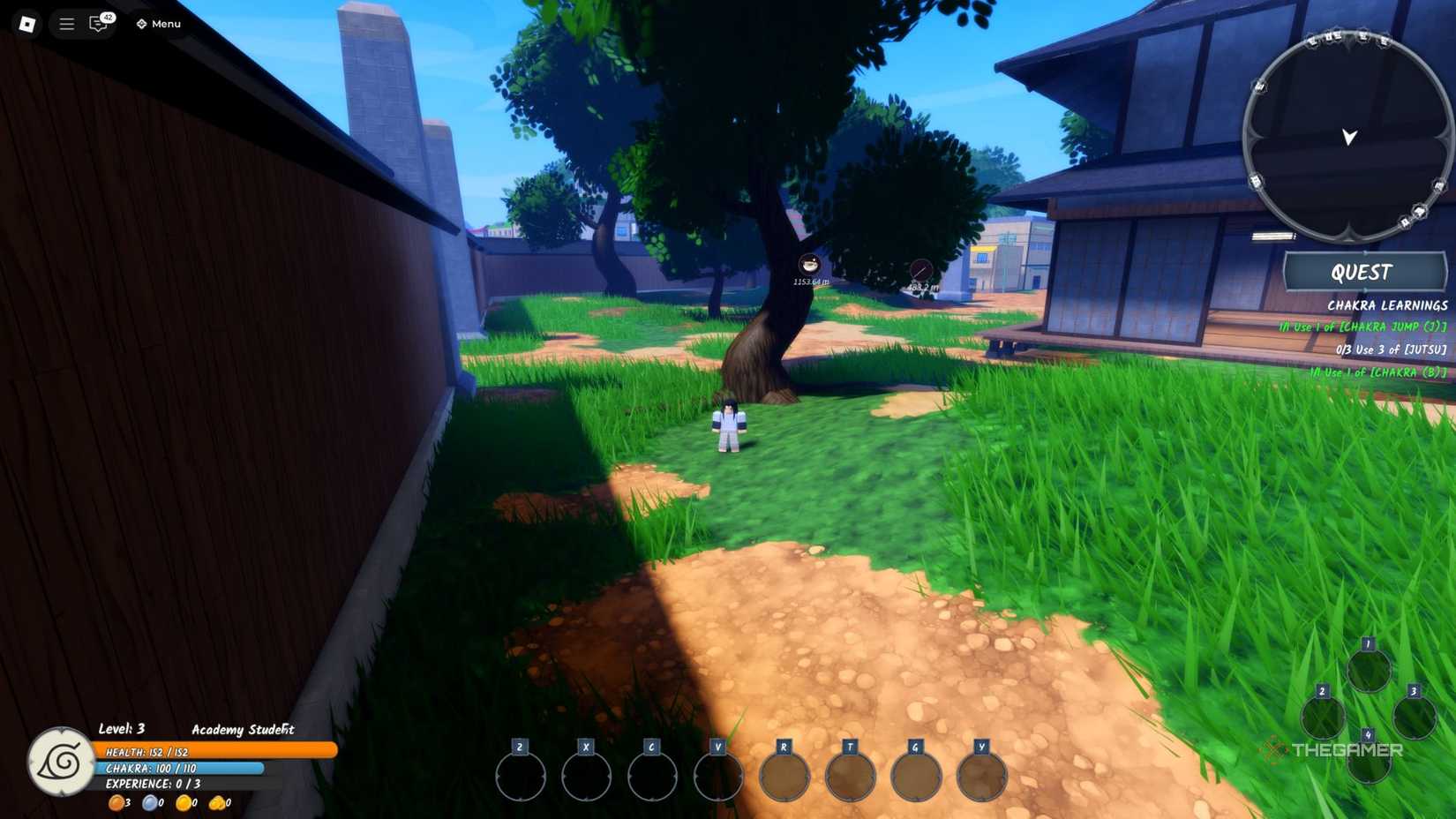Image resolution: width=1456 pixels, height=819 pixels.
Task: Select hotbar slot Z
Action: point(519,775)
